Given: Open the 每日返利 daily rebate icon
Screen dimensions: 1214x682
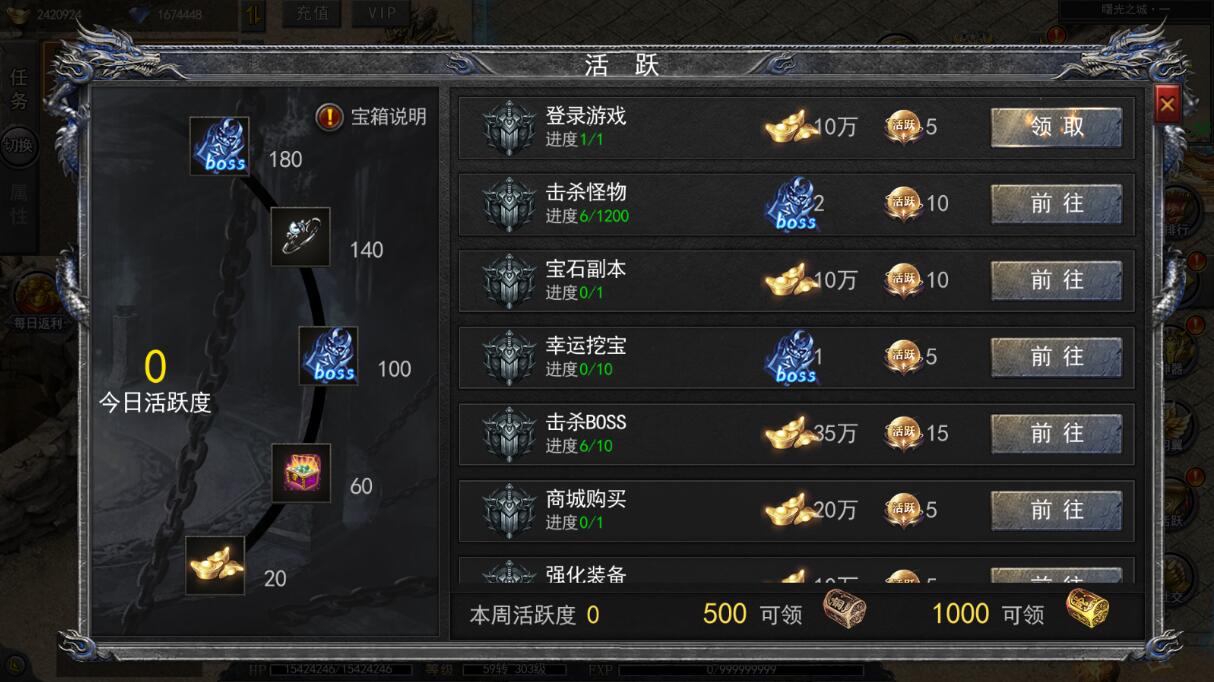Looking at the screenshot, I should pos(37,301).
